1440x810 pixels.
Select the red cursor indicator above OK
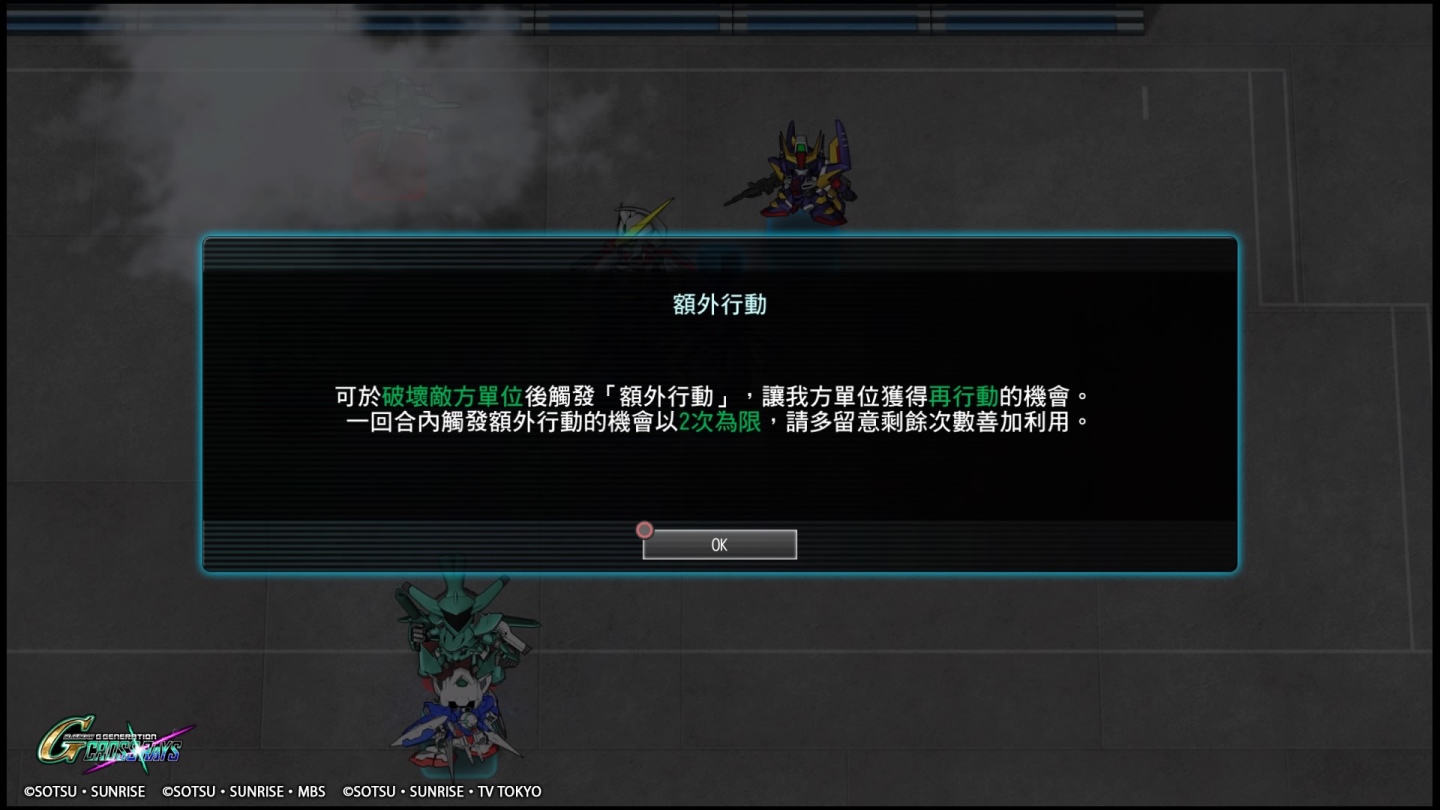[x=644, y=530]
